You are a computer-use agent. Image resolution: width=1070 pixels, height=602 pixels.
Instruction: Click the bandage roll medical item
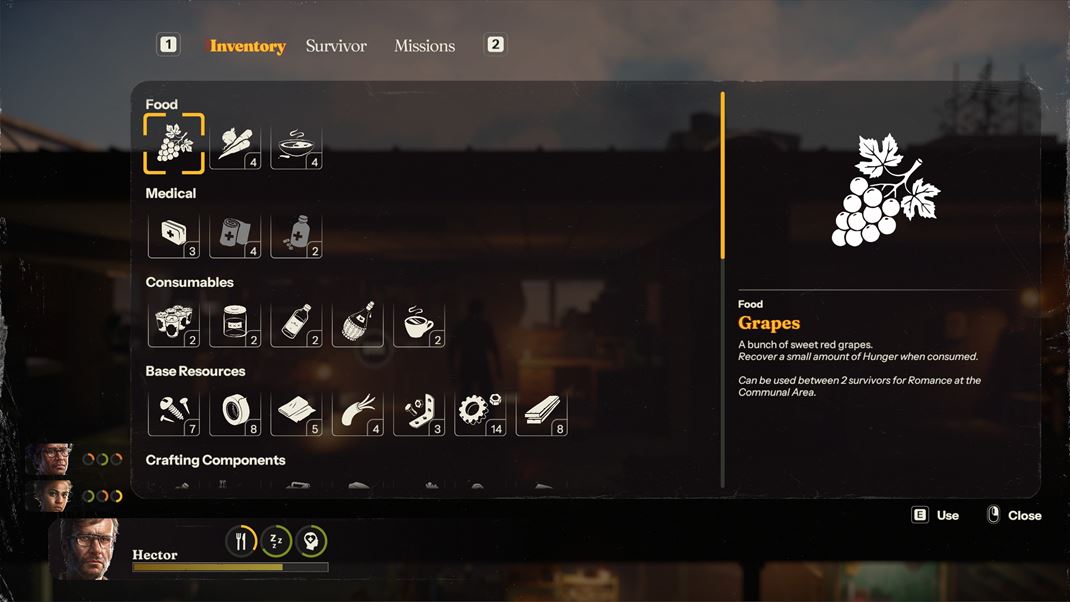click(x=235, y=235)
